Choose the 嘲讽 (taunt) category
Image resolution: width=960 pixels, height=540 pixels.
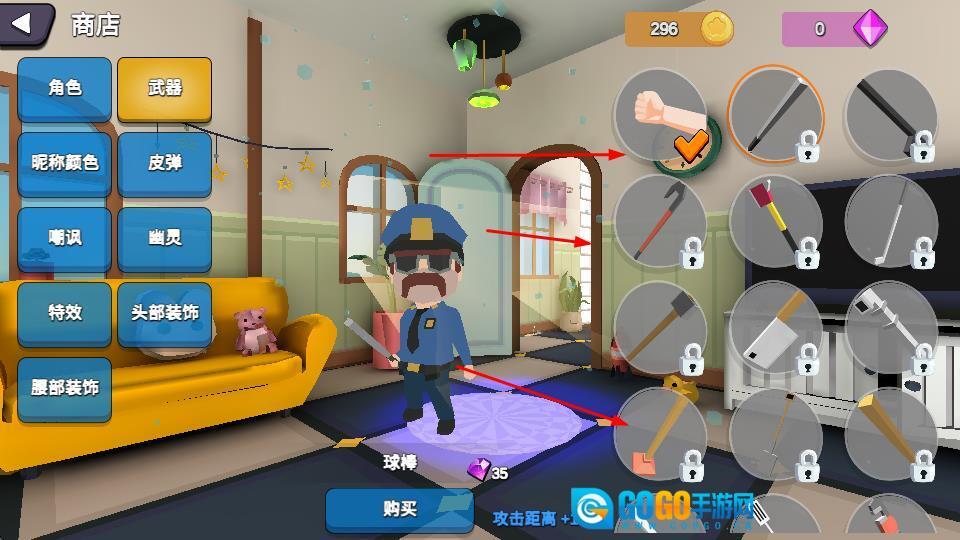click(64, 238)
